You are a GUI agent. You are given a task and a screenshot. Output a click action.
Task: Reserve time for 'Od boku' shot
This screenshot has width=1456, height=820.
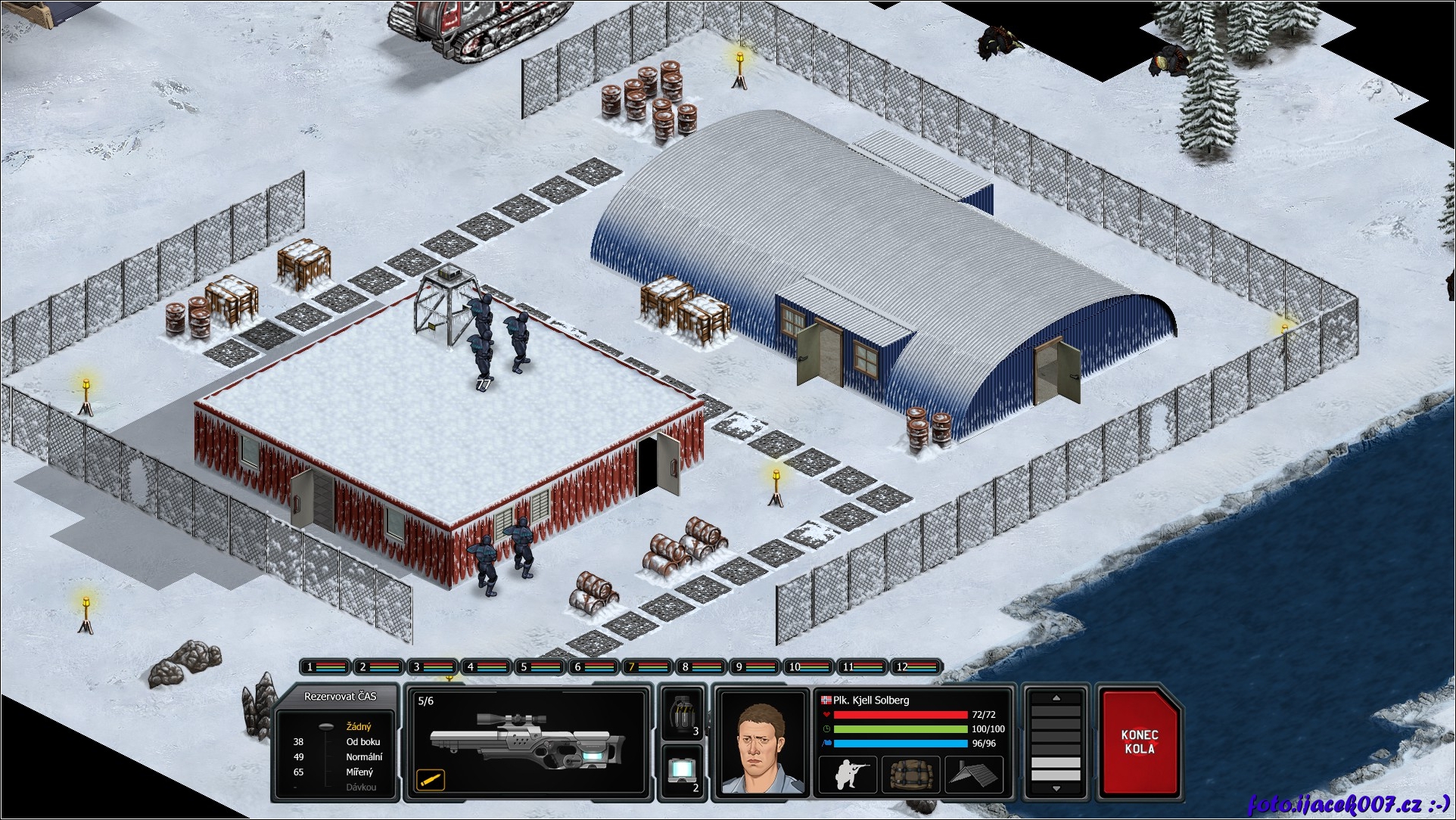point(362,742)
